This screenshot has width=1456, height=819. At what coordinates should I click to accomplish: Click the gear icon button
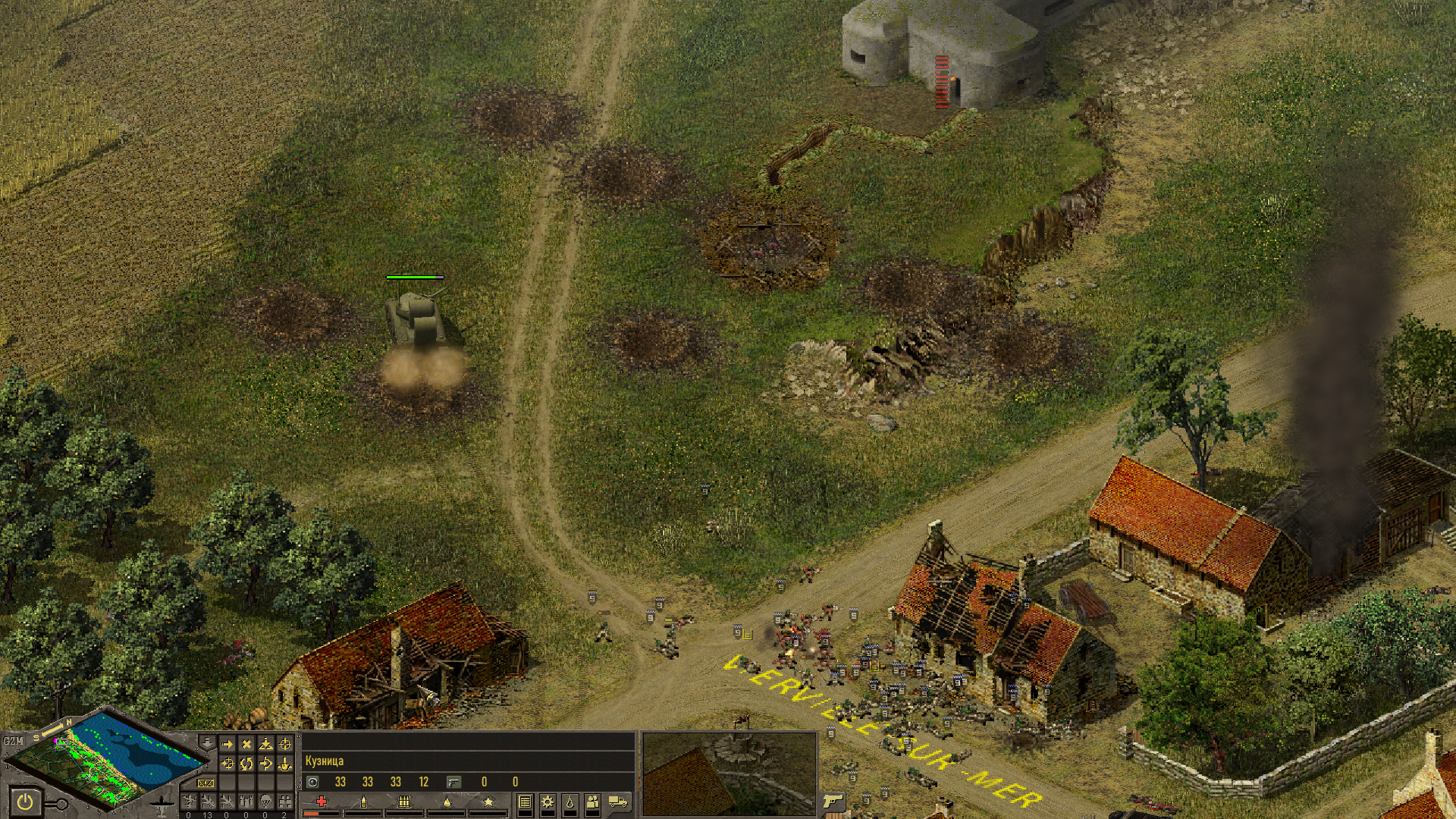[x=547, y=802]
